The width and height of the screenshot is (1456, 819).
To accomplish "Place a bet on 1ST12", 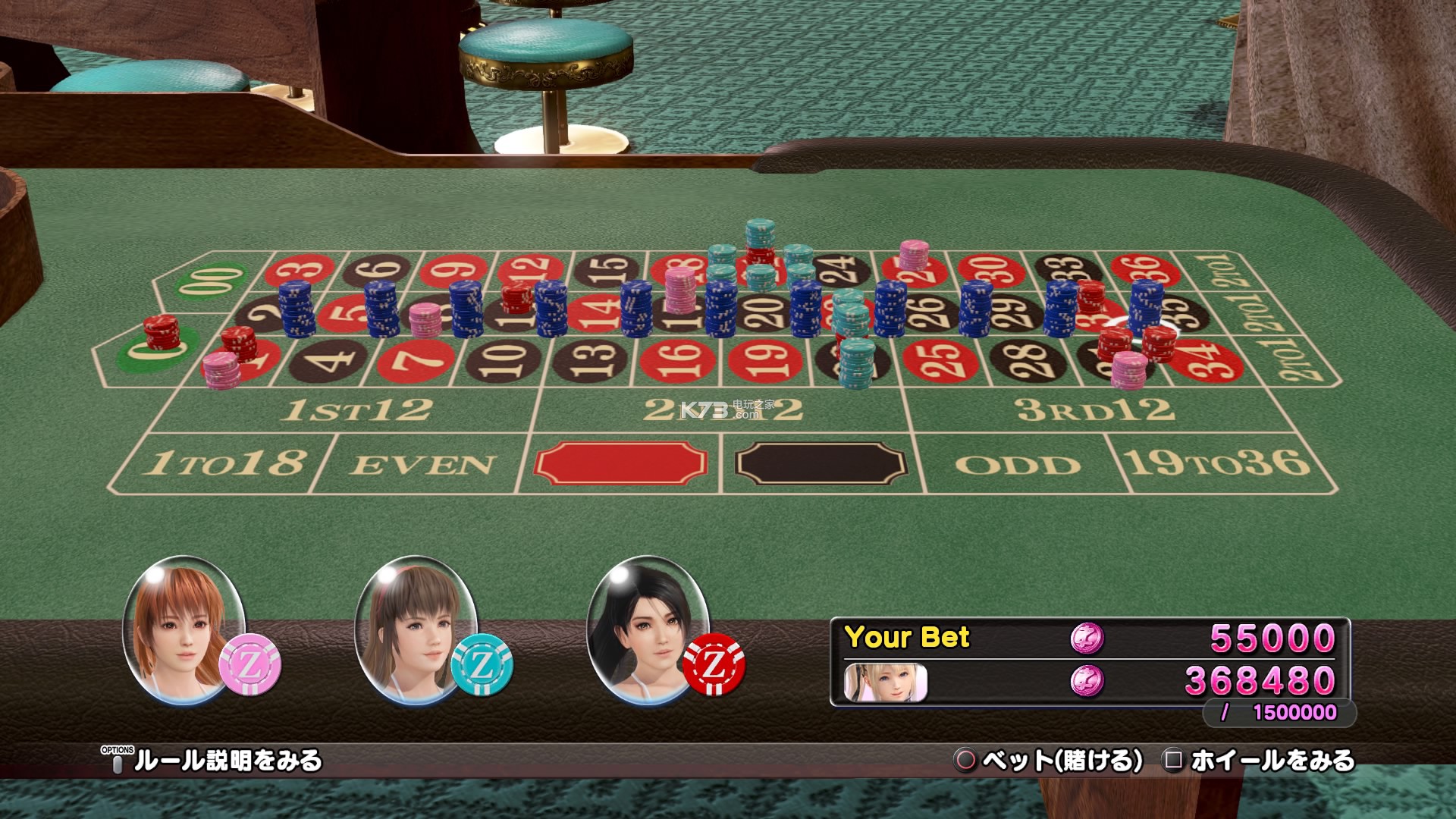I will (x=356, y=410).
